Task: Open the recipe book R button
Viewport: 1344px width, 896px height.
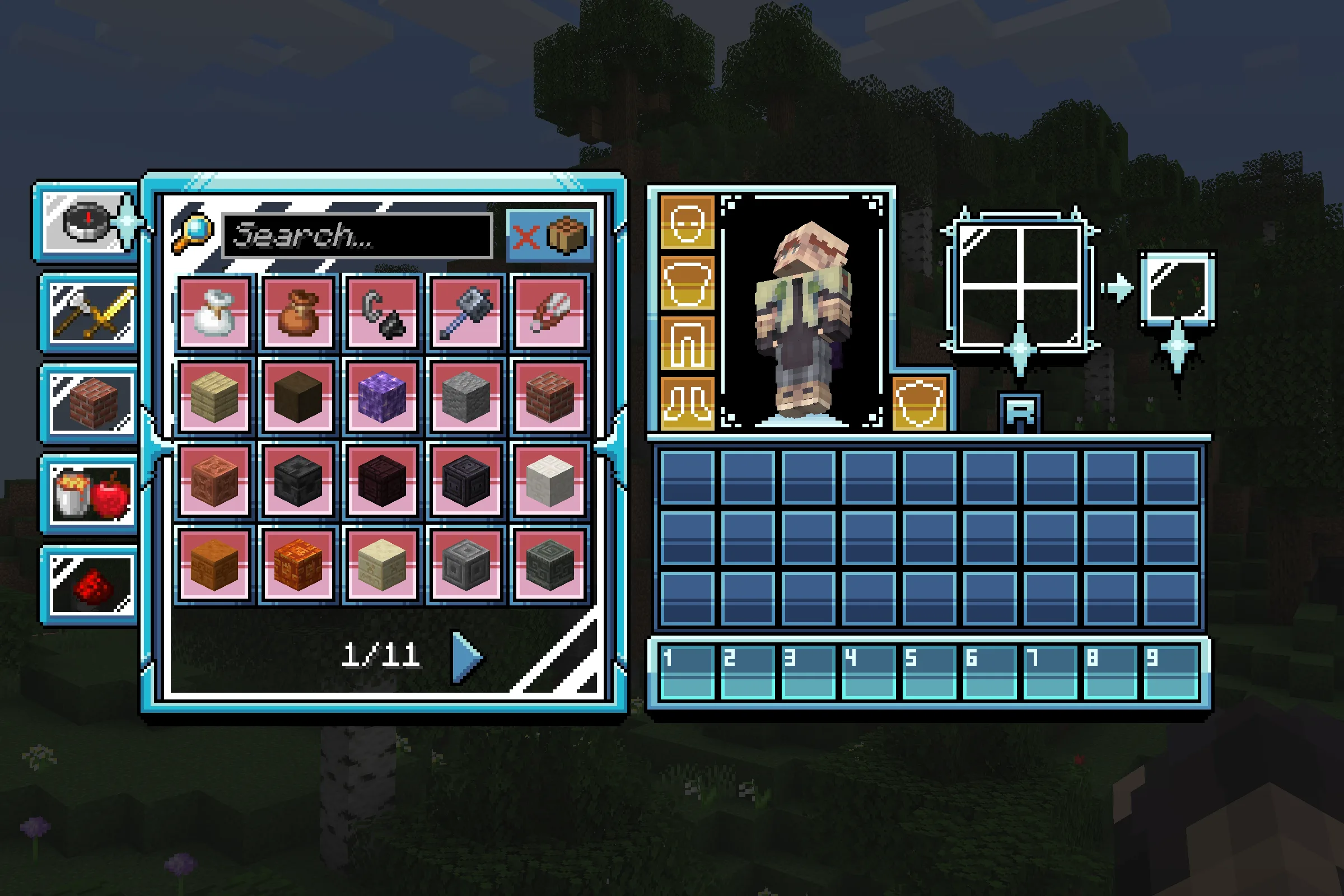Action: click(x=1020, y=412)
